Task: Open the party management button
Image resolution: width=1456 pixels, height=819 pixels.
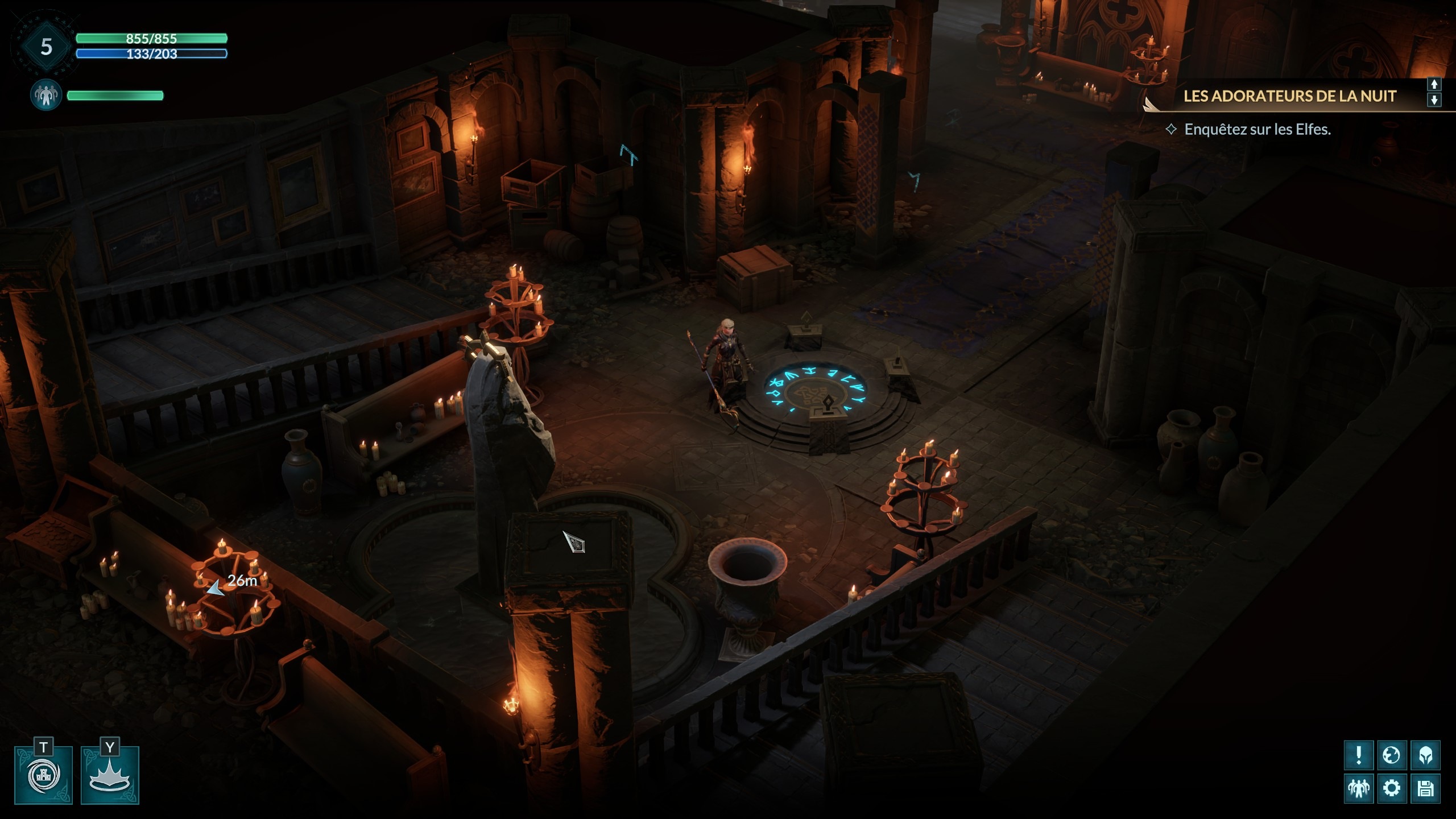Action: [1359, 788]
